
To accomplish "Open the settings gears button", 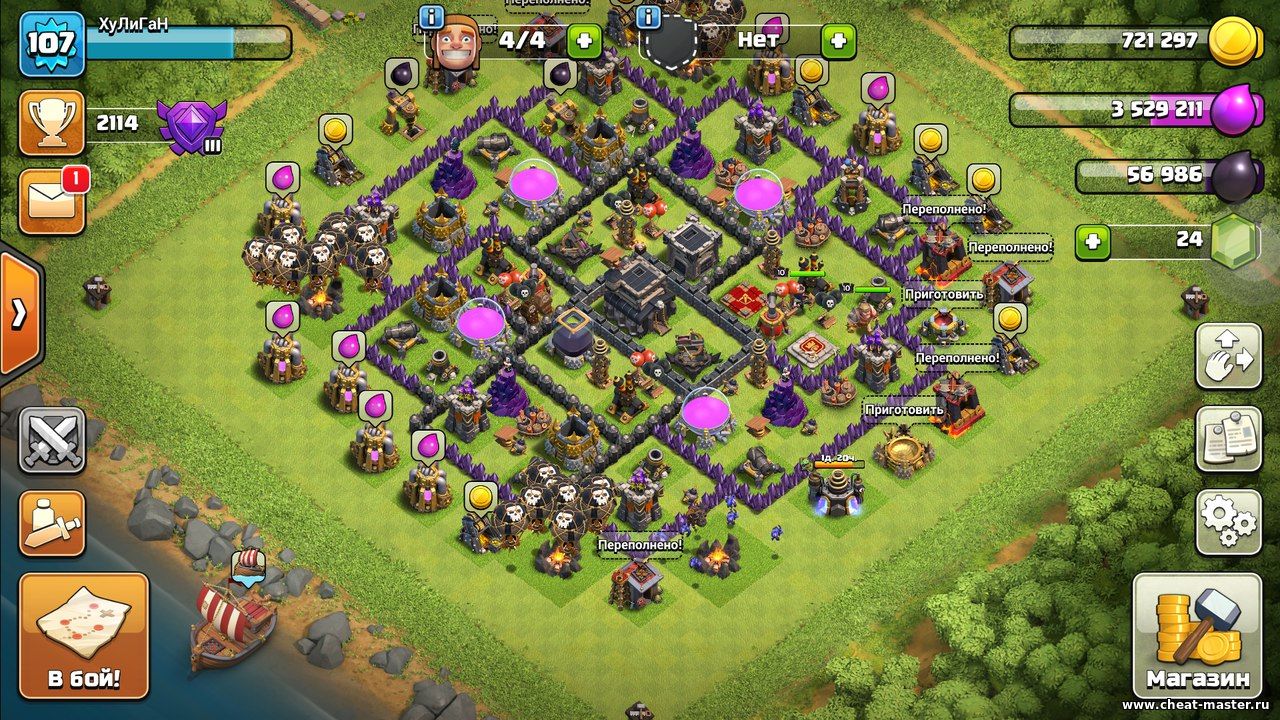I will pos(1228,521).
